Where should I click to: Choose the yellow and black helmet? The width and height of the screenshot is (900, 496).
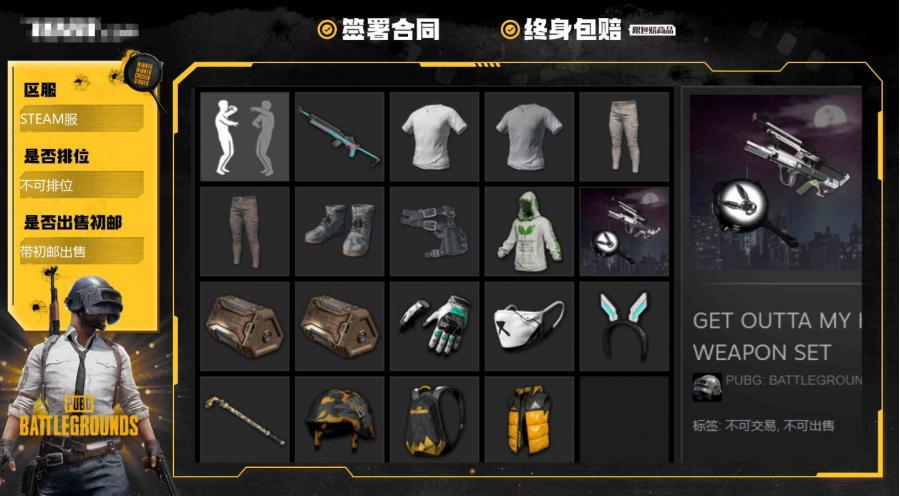pos(339,420)
